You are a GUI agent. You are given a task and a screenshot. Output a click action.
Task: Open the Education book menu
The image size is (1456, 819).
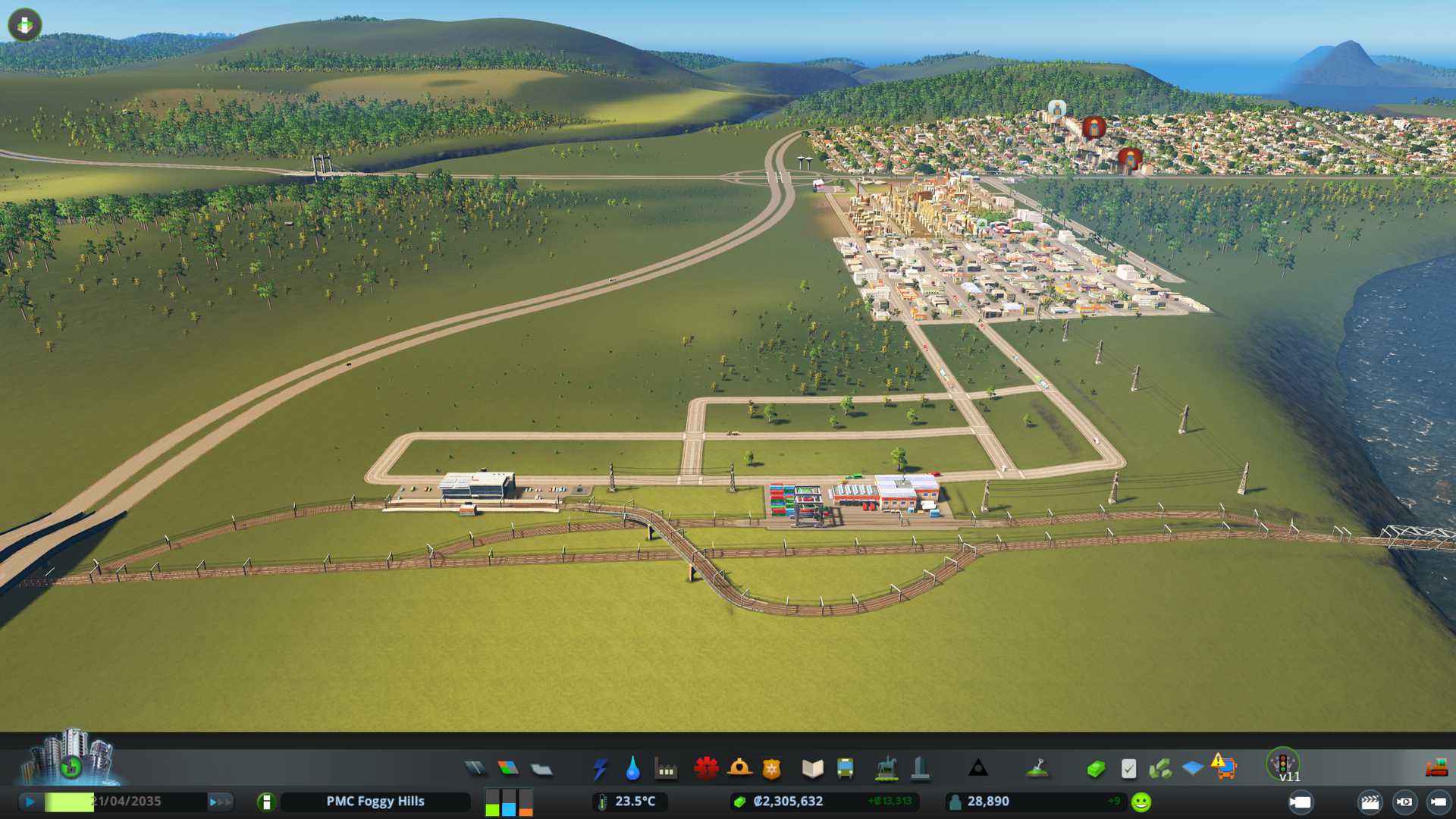(812, 769)
